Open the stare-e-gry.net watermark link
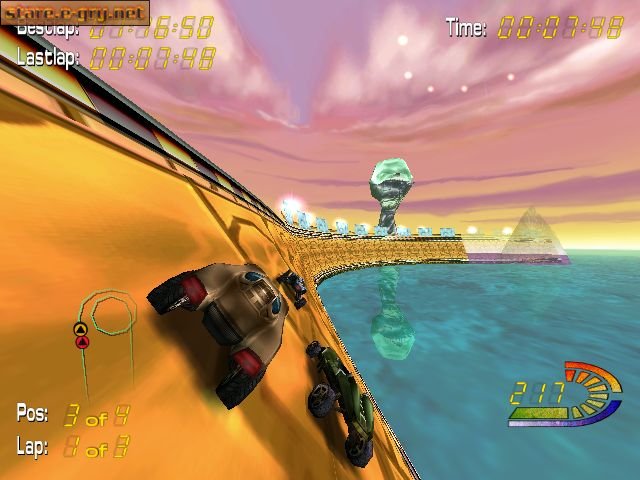This screenshot has width=640, height=480. tap(74, 12)
